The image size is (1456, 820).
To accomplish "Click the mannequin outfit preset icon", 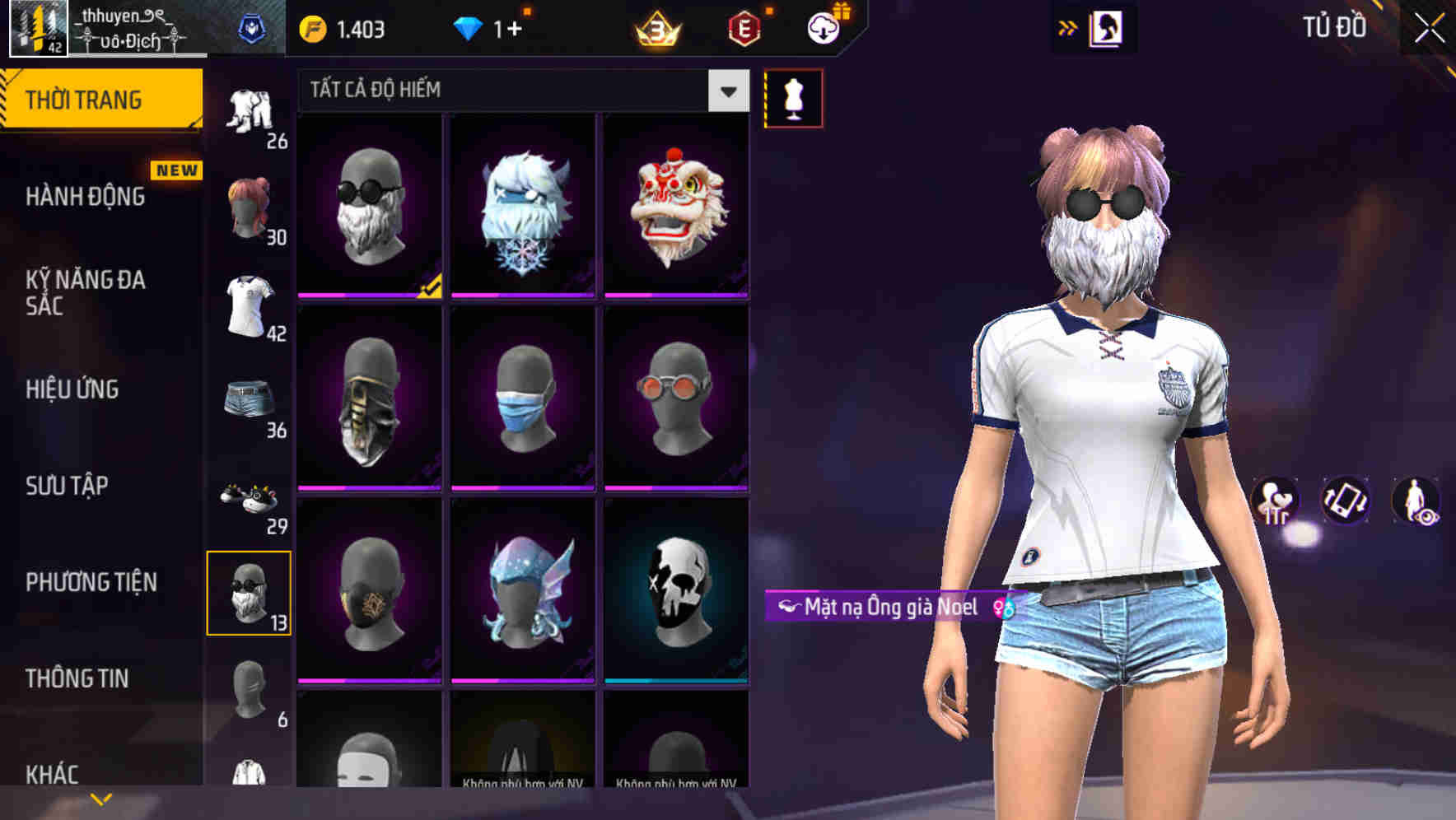I will click(x=793, y=98).
